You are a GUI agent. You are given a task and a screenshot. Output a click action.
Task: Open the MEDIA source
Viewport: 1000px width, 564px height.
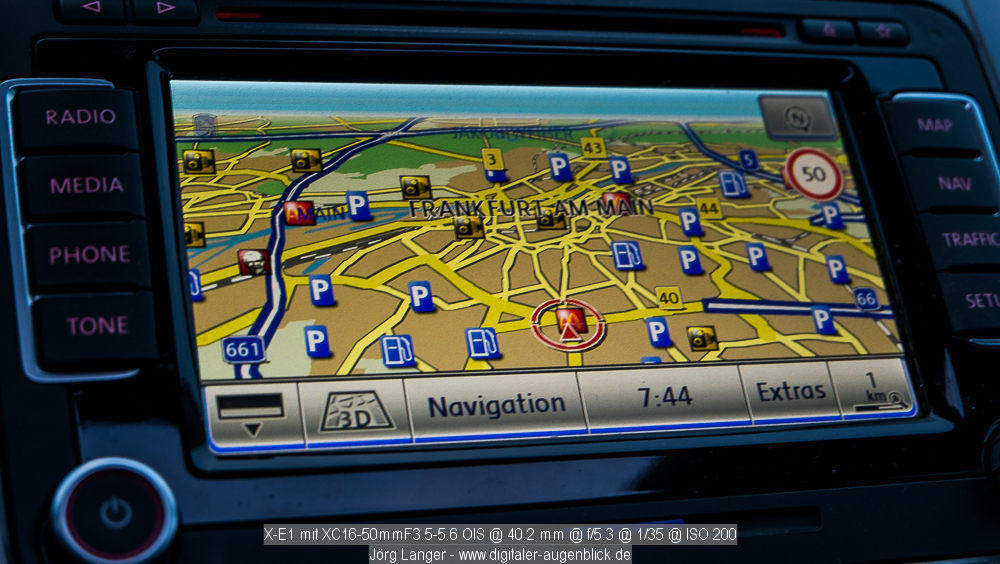click(x=86, y=185)
